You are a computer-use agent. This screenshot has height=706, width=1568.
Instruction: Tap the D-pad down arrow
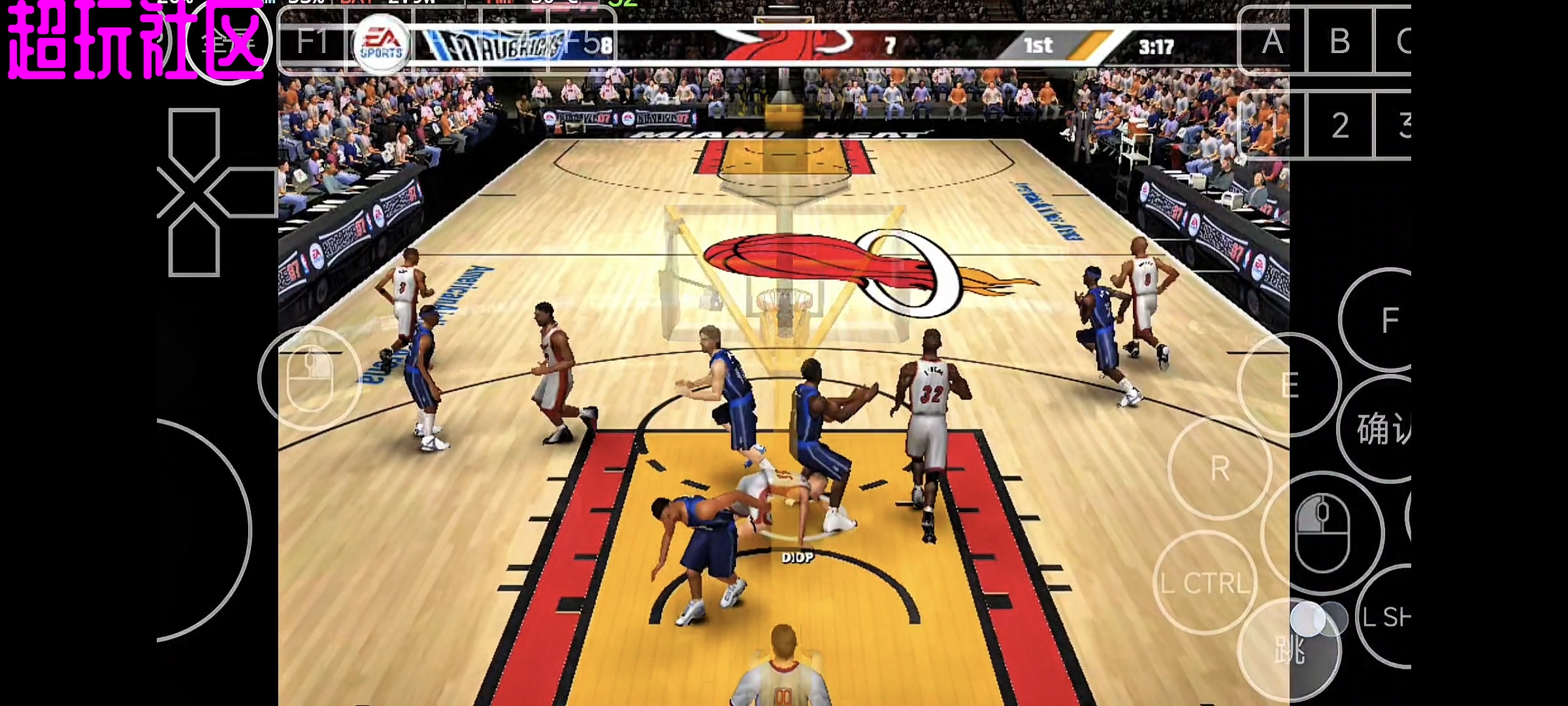click(x=194, y=242)
